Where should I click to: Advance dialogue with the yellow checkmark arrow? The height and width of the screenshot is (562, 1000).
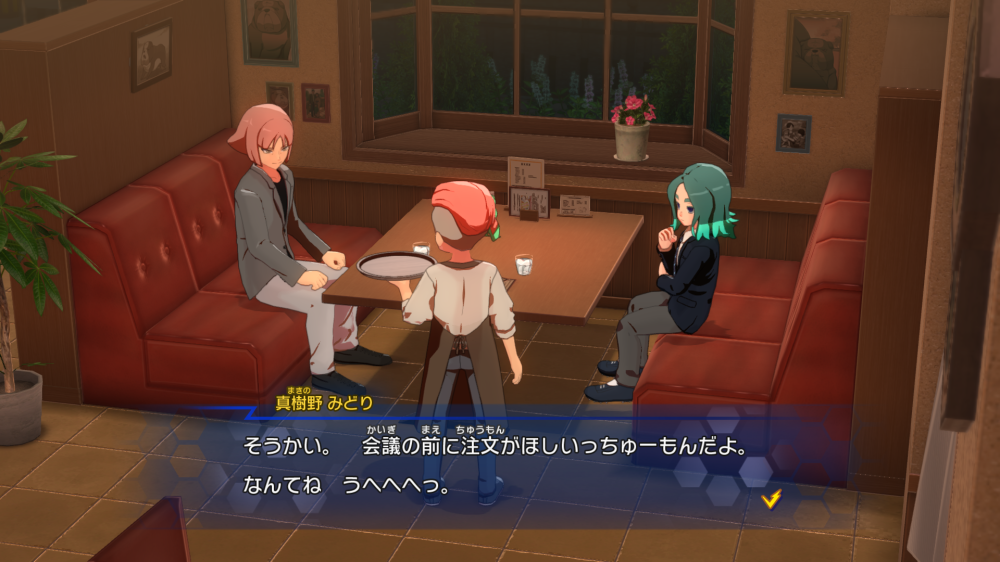pos(770,497)
